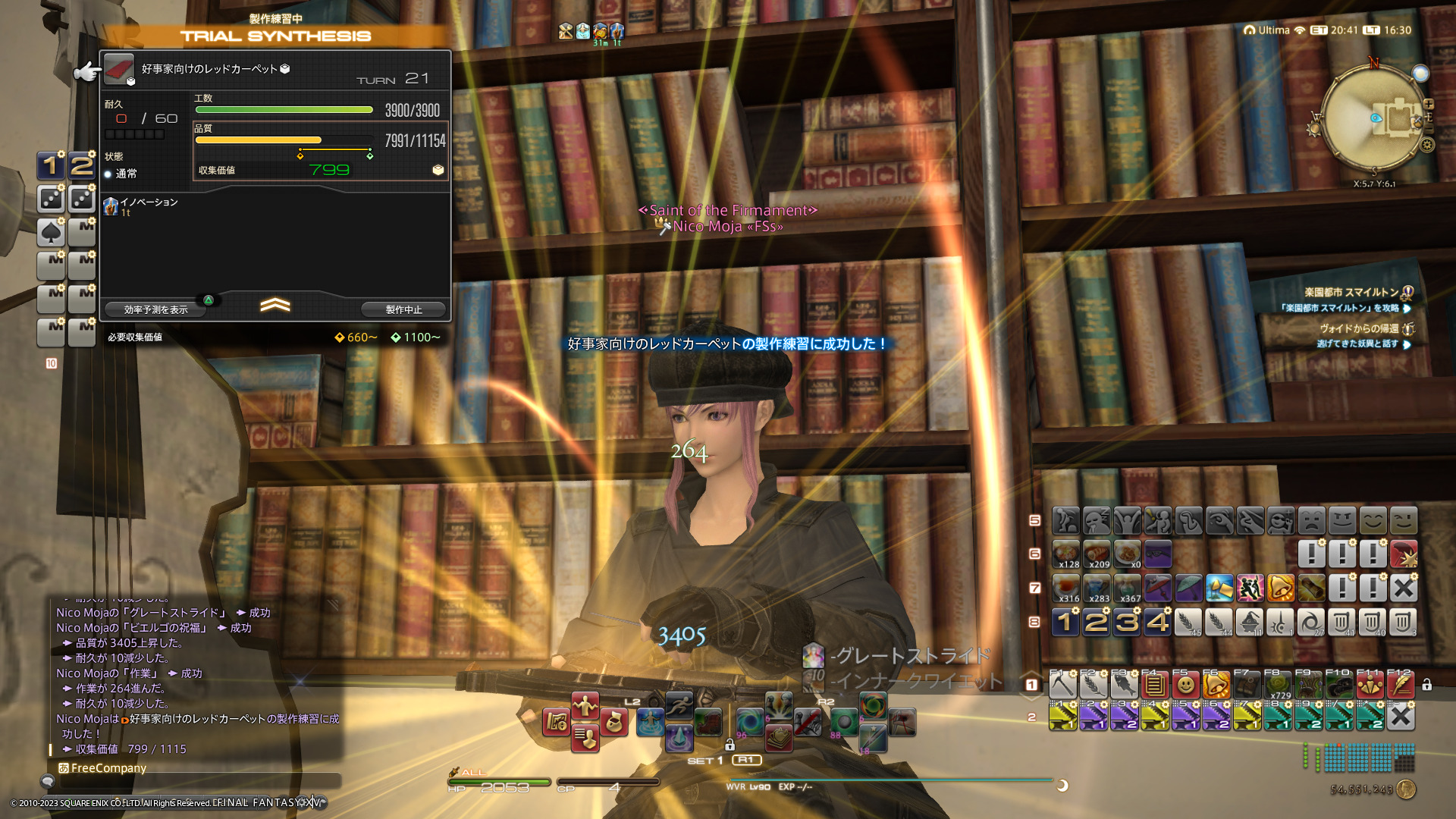Click the golden bell icon in hotbar 1
Viewport: 1456px width, 819px height.
point(1216,686)
